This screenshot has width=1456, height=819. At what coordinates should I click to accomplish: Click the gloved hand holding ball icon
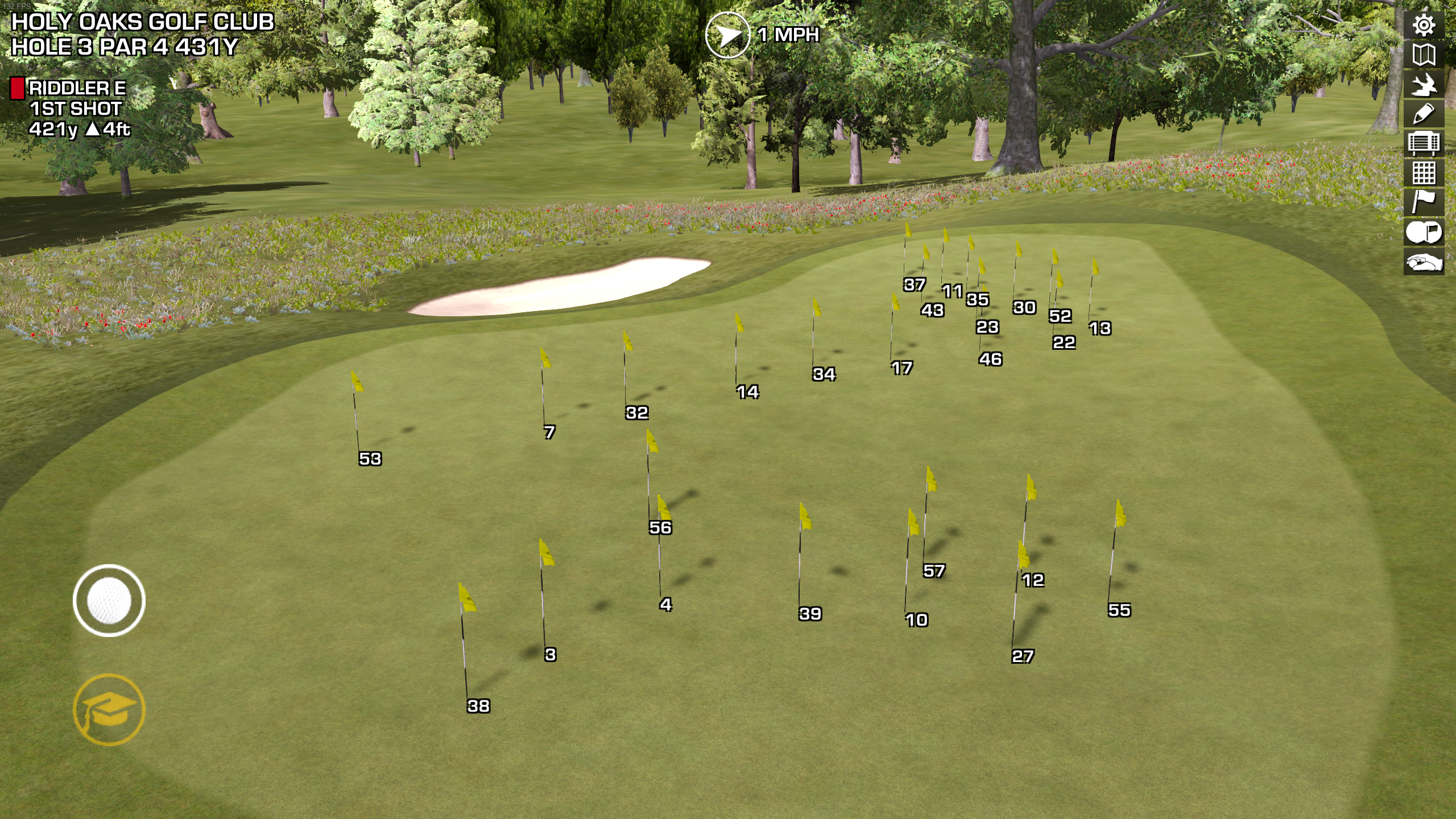(x=1424, y=262)
